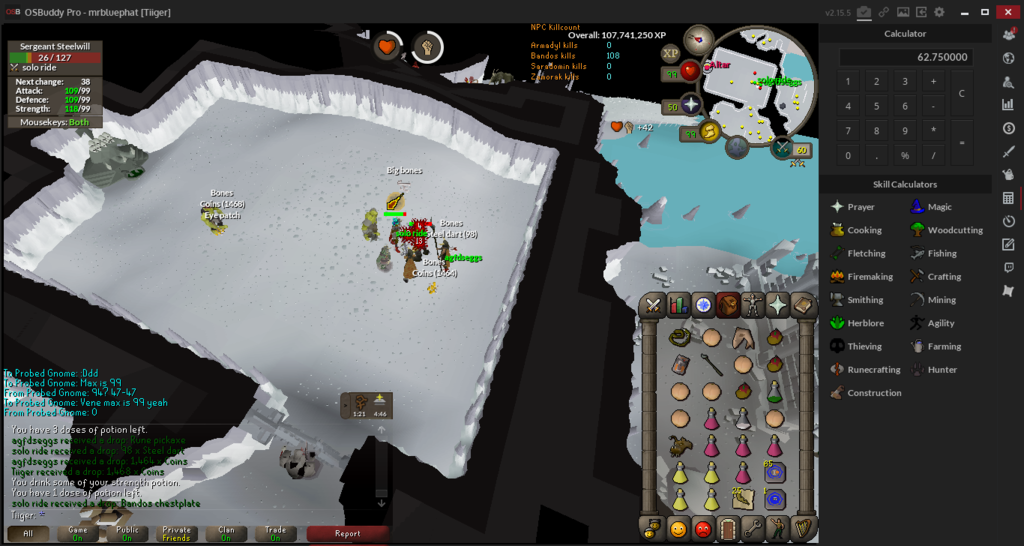Switch to the Clan chat tab

tap(226, 533)
